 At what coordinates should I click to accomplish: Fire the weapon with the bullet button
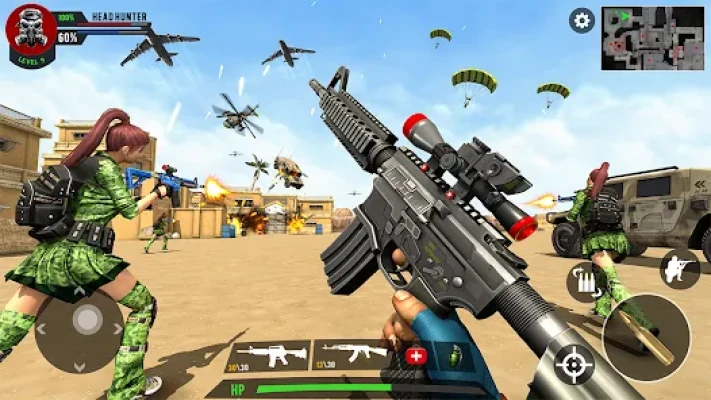[646, 337]
